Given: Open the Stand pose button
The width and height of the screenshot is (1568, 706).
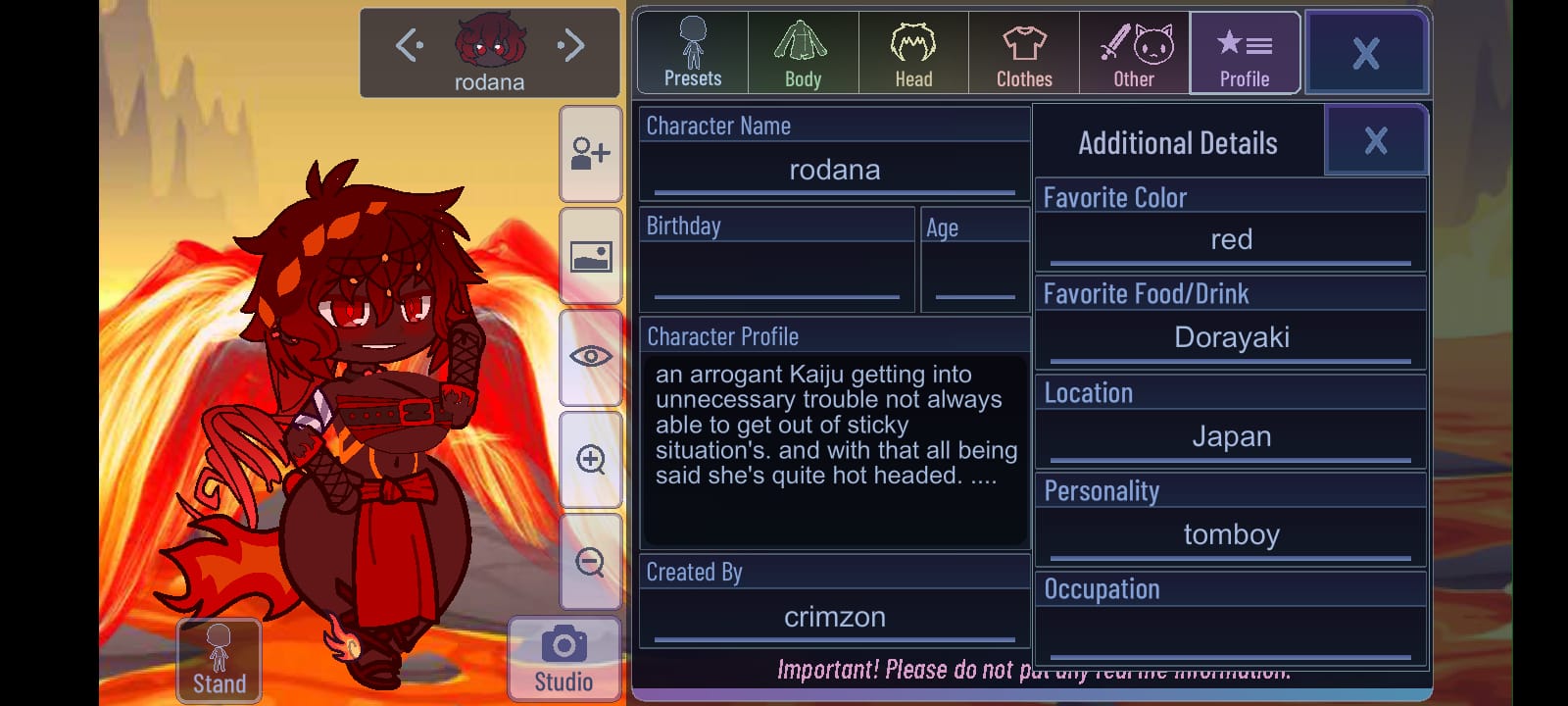Looking at the screenshot, I should point(220,660).
